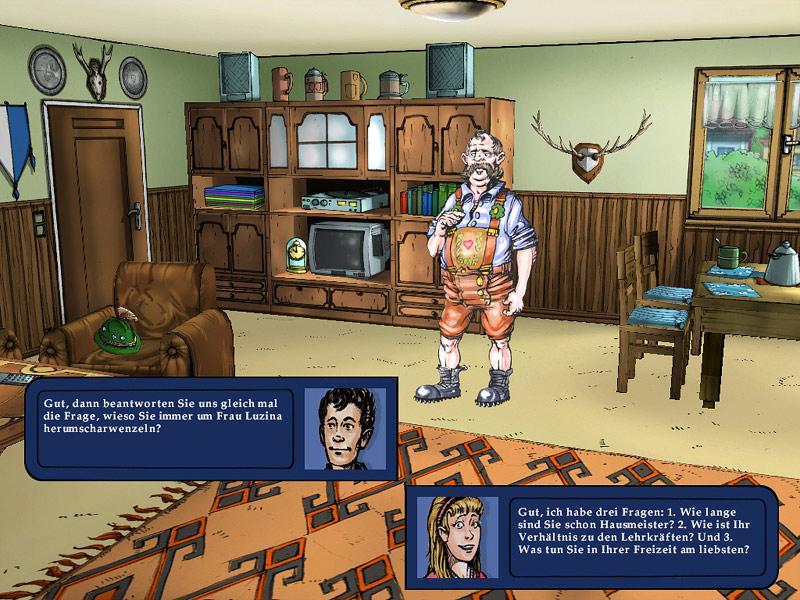Click the blonde girl's portrait
The width and height of the screenshot is (800, 600).
[x=457, y=537]
